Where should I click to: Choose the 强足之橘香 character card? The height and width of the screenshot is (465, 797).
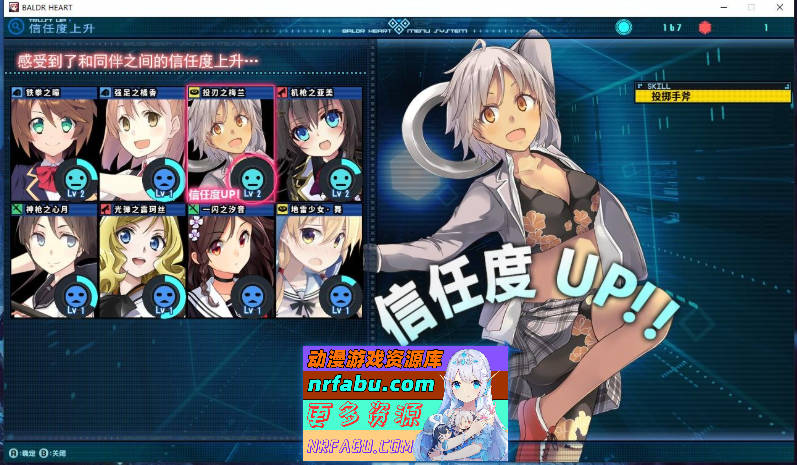point(142,145)
